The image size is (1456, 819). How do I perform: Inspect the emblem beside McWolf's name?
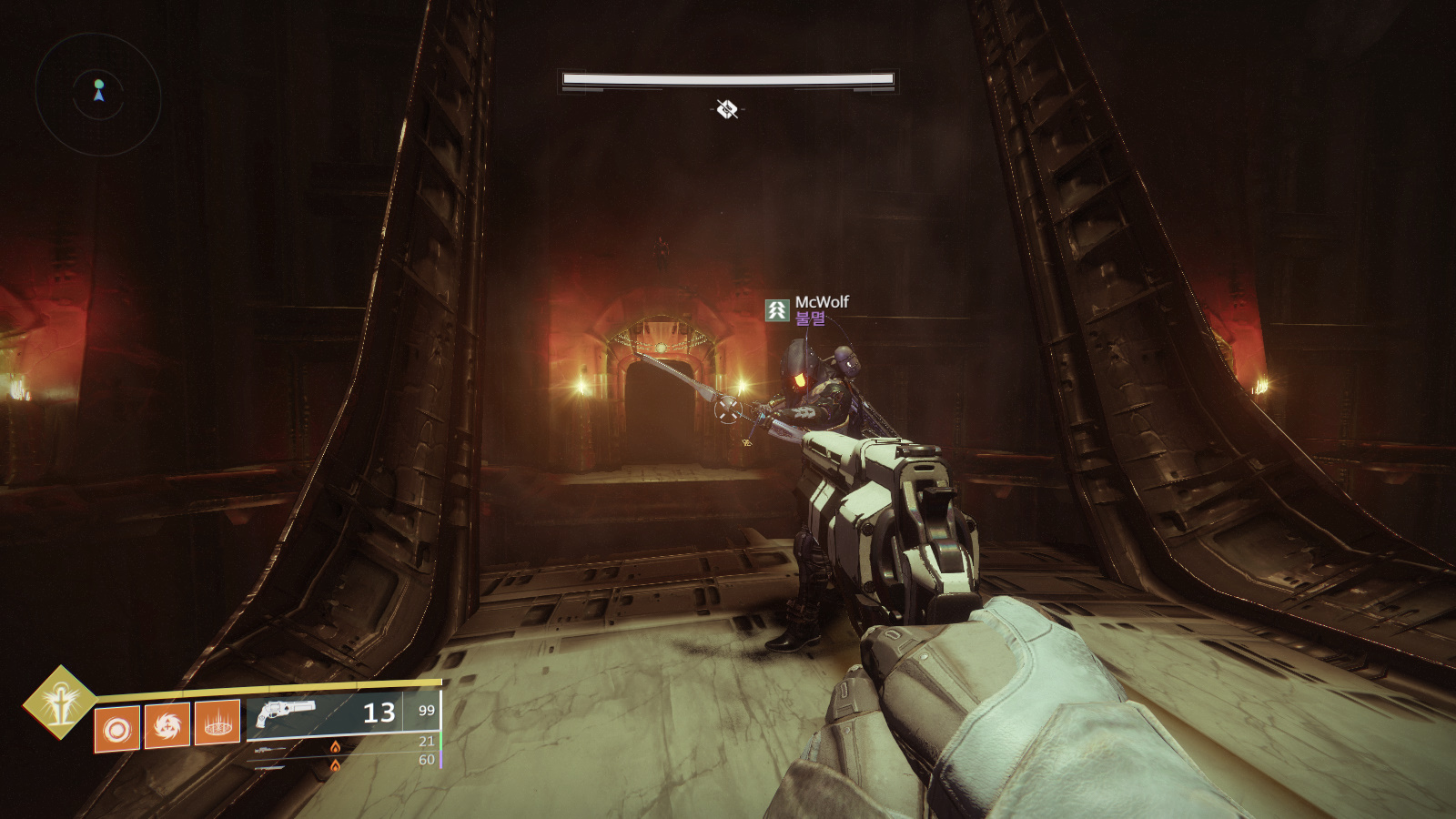776,310
